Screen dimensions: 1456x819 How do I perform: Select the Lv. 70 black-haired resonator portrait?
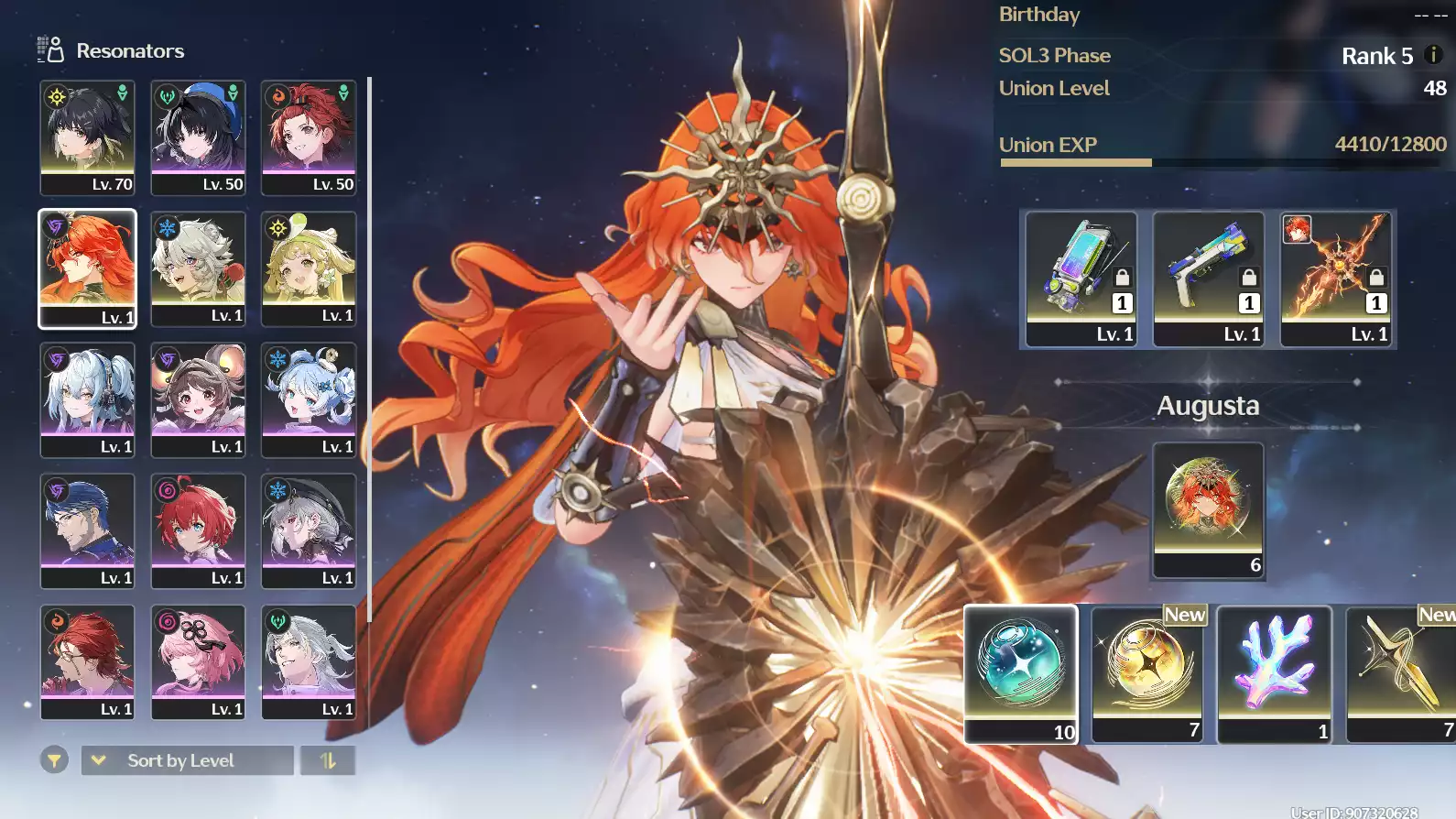(x=87, y=136)
